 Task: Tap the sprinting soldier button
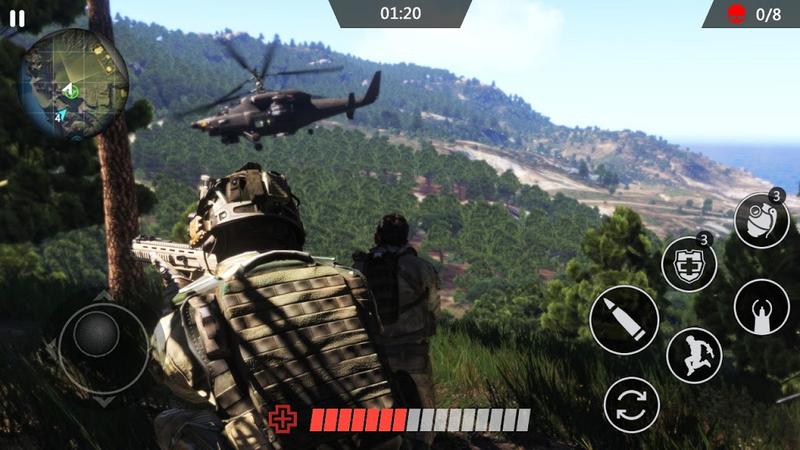[694, 355]
